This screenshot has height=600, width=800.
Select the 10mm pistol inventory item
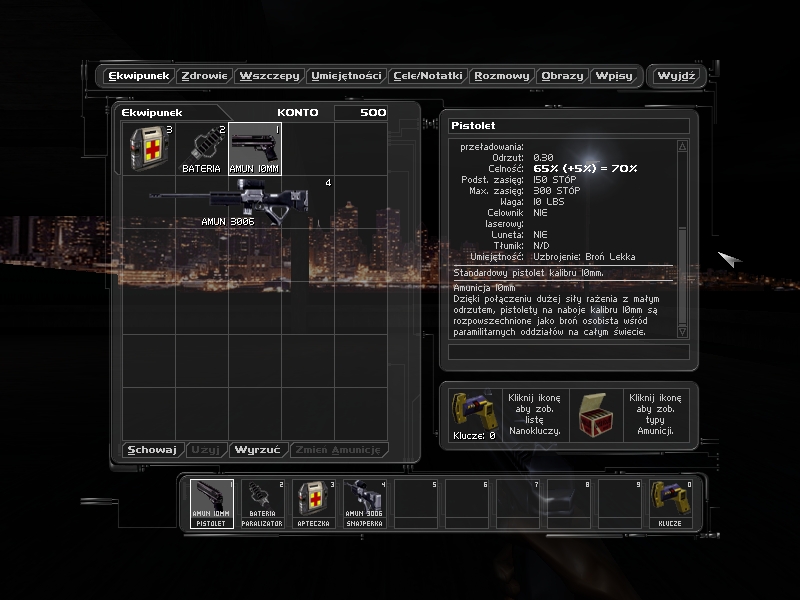click(255, 149)
